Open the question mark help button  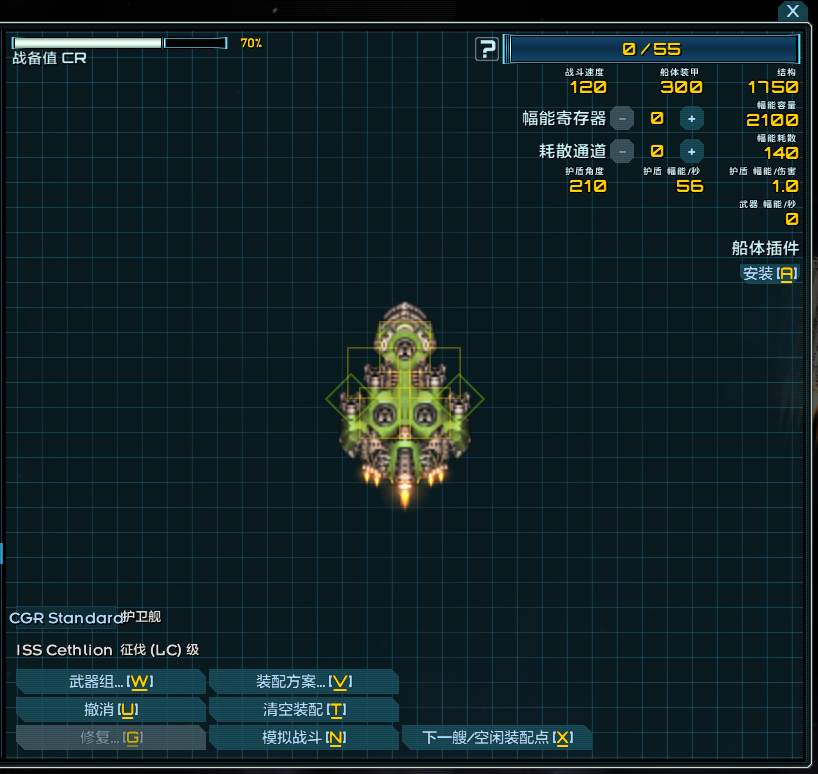pyautogui.click(x=487, y=49)
